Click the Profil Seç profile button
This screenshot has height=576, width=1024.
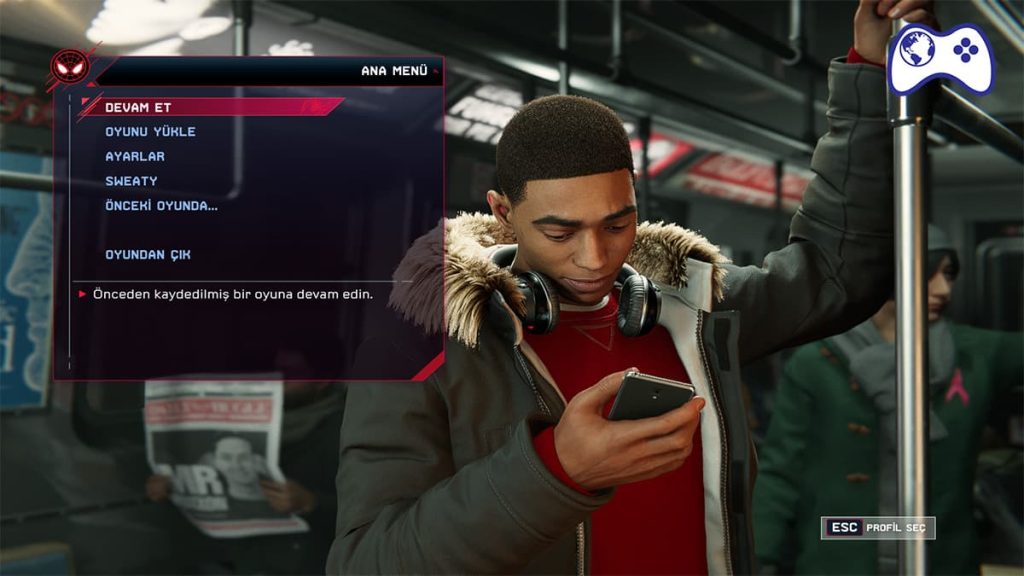(x=878, y=528)
